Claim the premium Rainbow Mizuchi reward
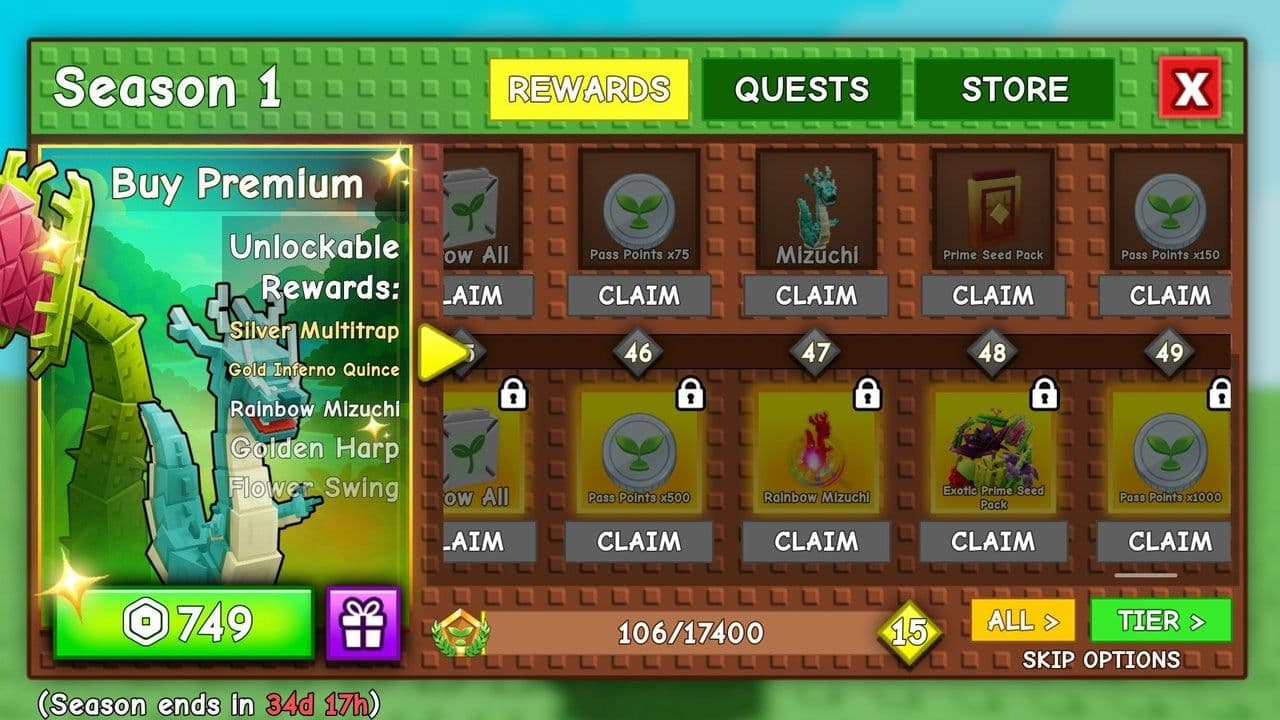This screenshot has height=720, width=1280. click(816, 542)
